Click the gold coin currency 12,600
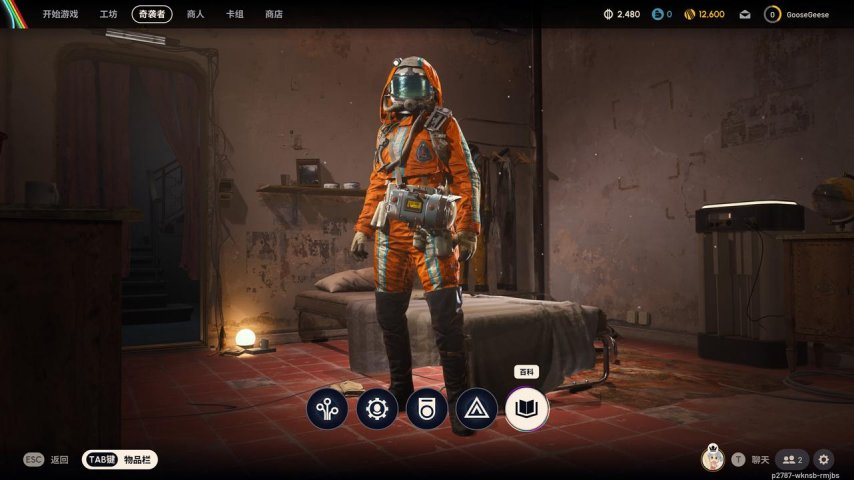 [704, 14]
